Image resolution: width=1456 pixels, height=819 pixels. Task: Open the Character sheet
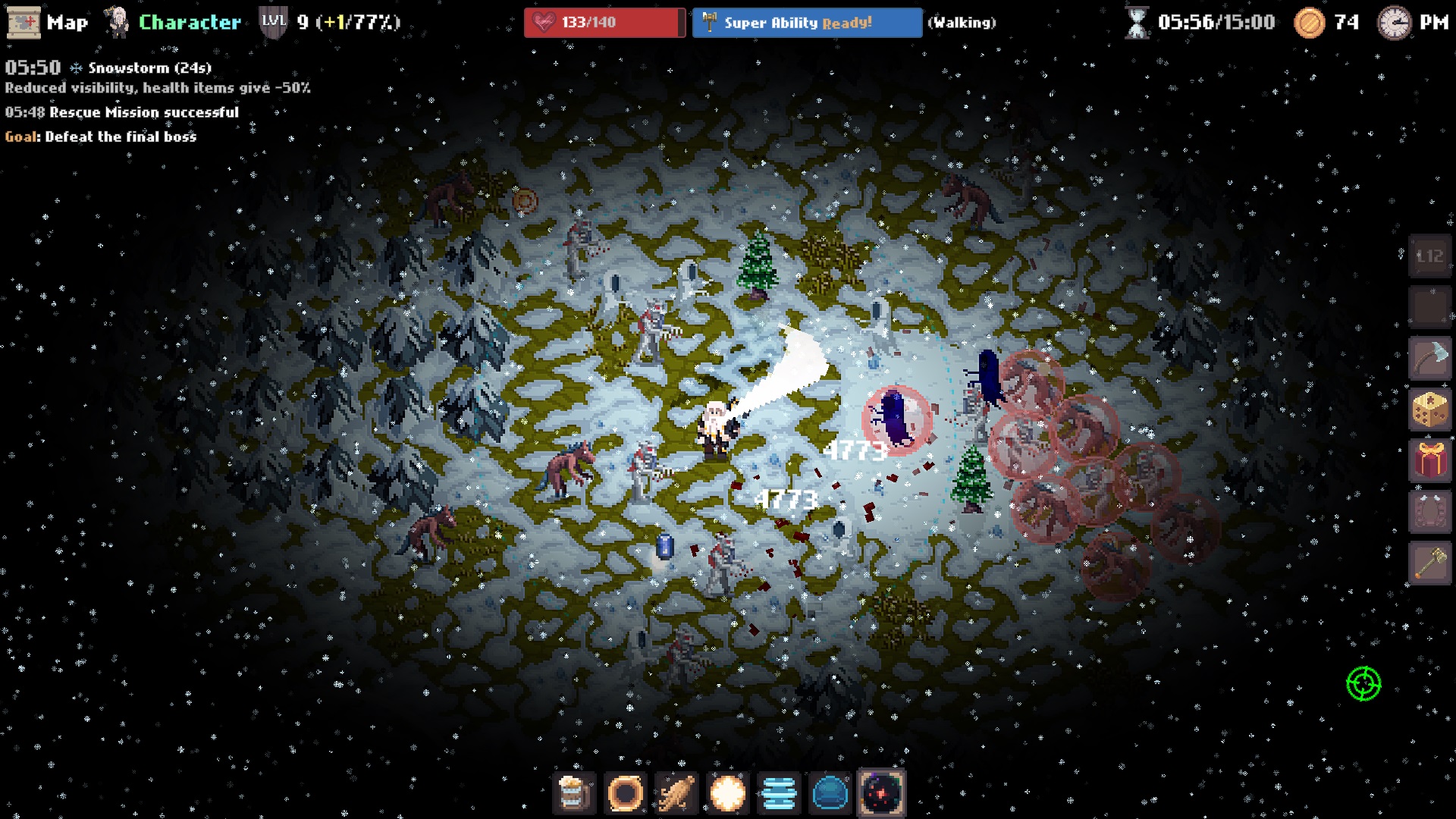[173, 22]
